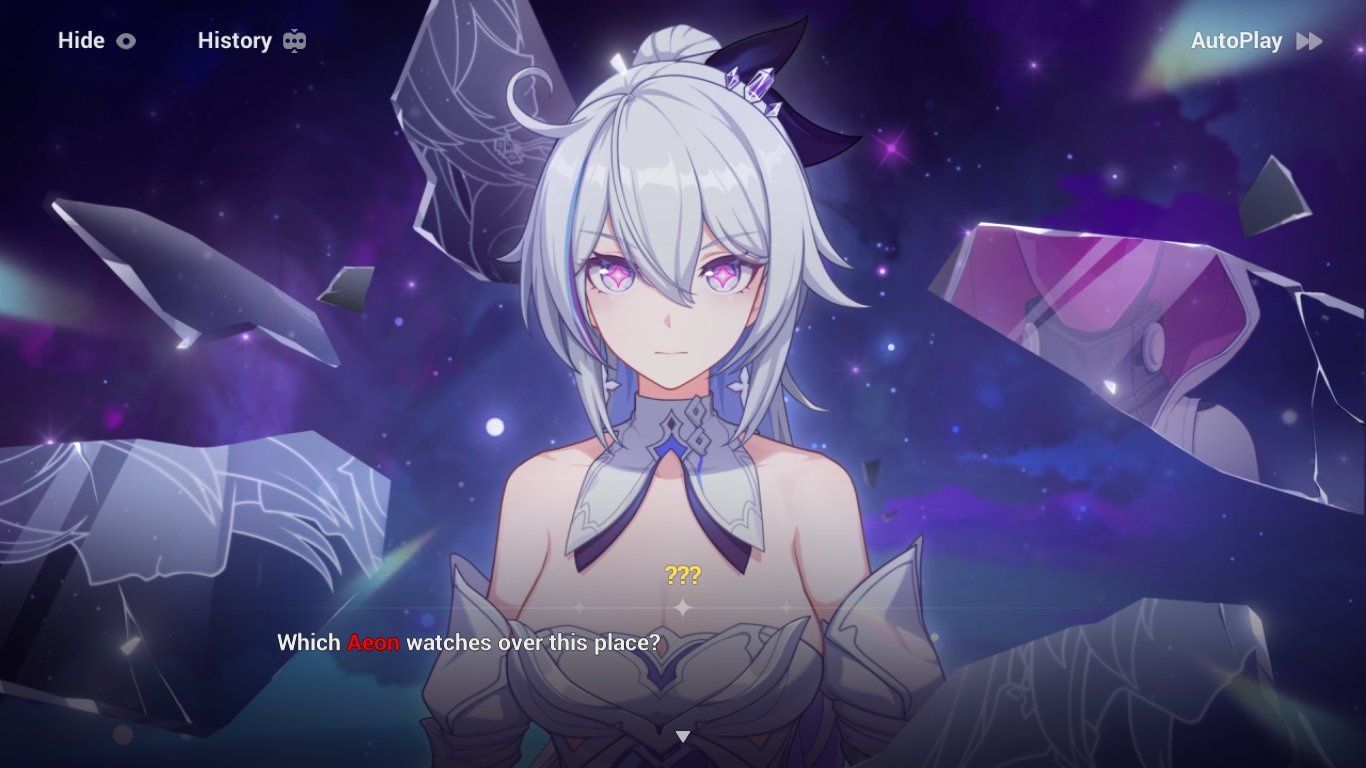The image size is (1366, 768).
Task: Enable automatic dialogue playback
Action: pyautogui.click(x=1238, y=41)
